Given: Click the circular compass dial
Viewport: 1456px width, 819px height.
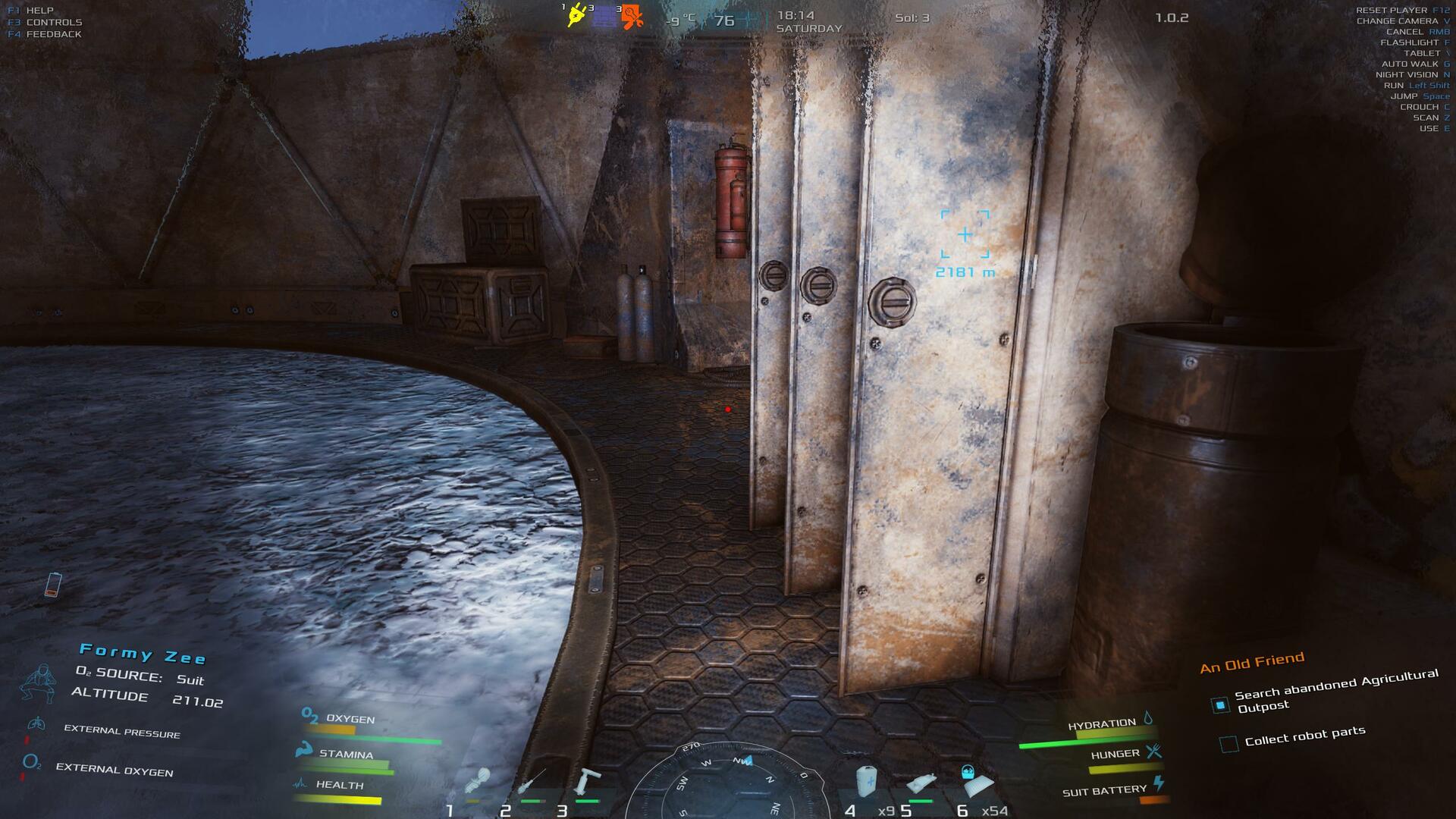Looking at the screenshot, I should coord(728,781).
